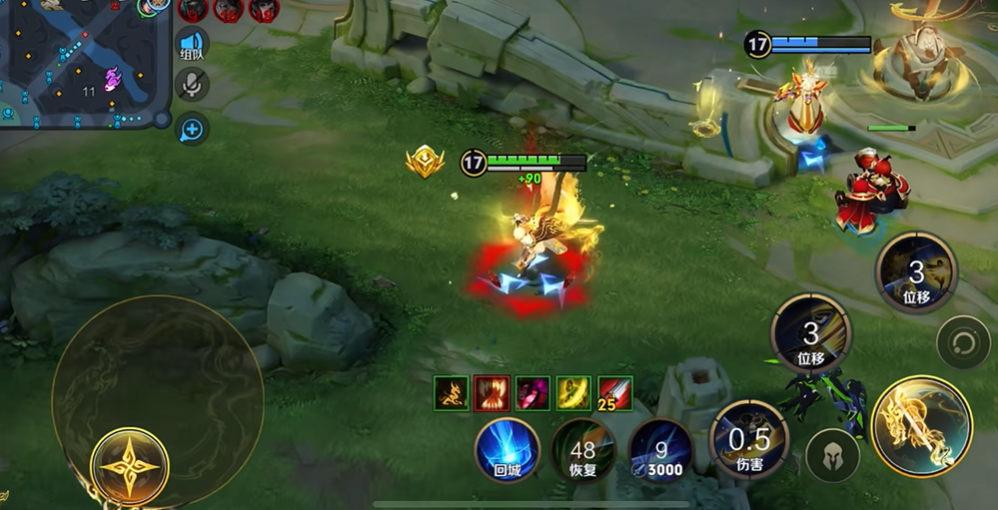The image size is (998, 510).
Task: Tap the golden spear basic attack button
Action: [921, 426]
